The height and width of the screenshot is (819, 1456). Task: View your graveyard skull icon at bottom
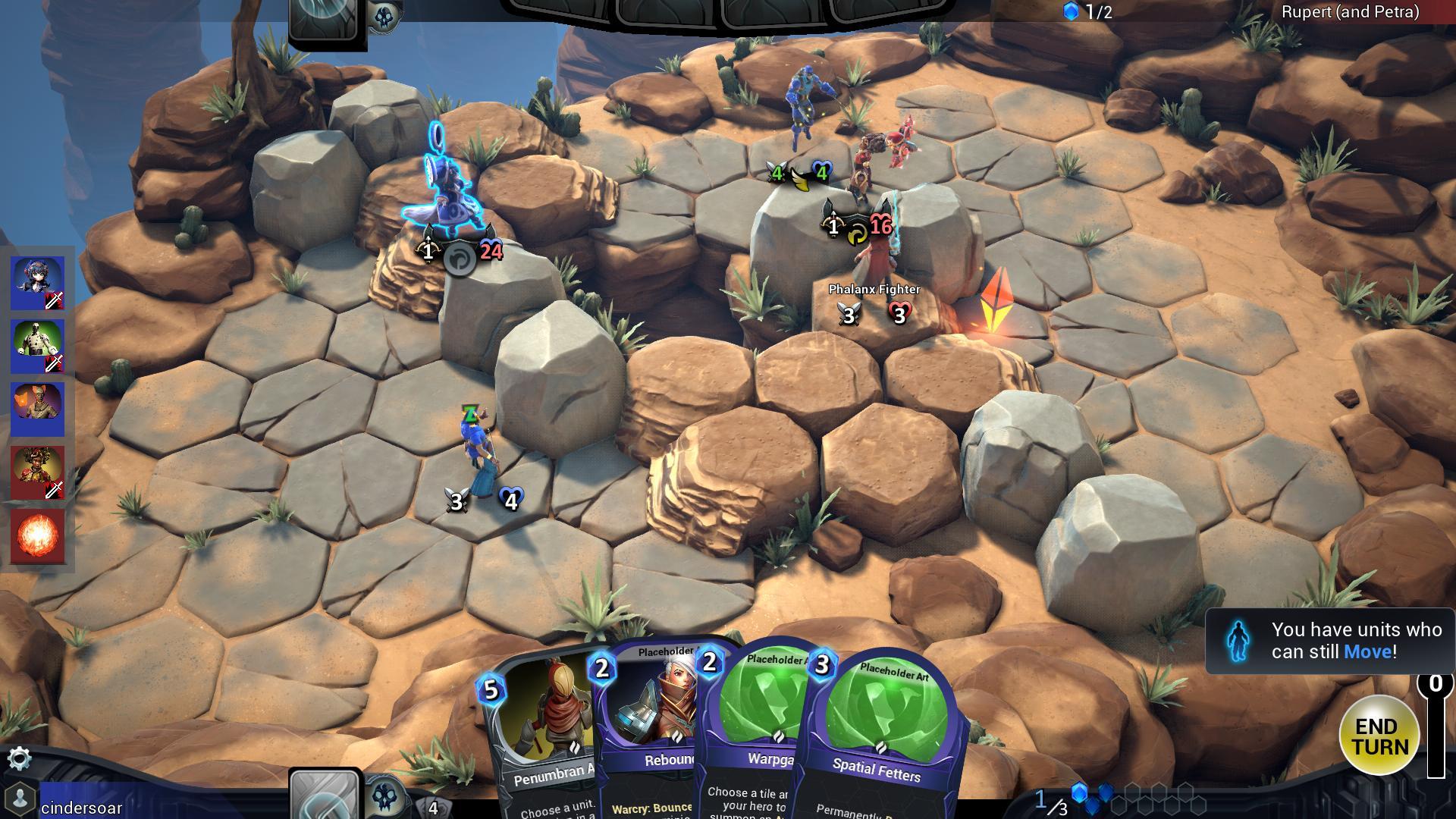pyautogui.click(x=385, y=796)
